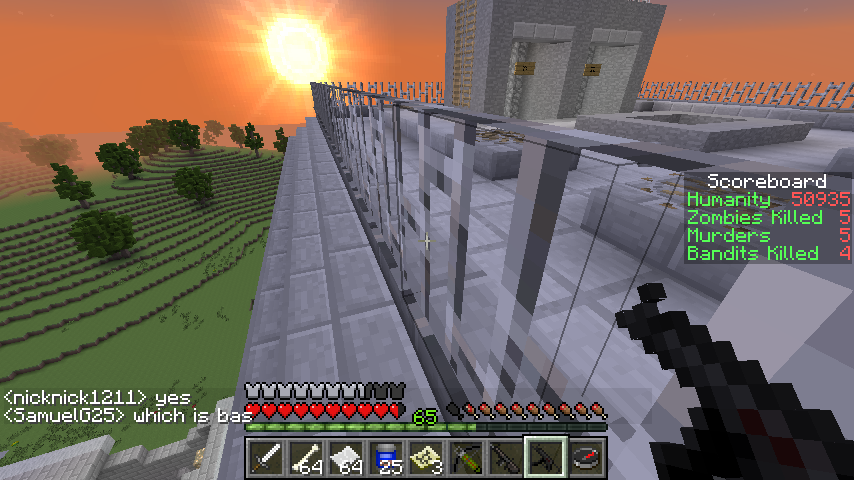
Task: Choose the bone stack slot
Action: point(306,458)
